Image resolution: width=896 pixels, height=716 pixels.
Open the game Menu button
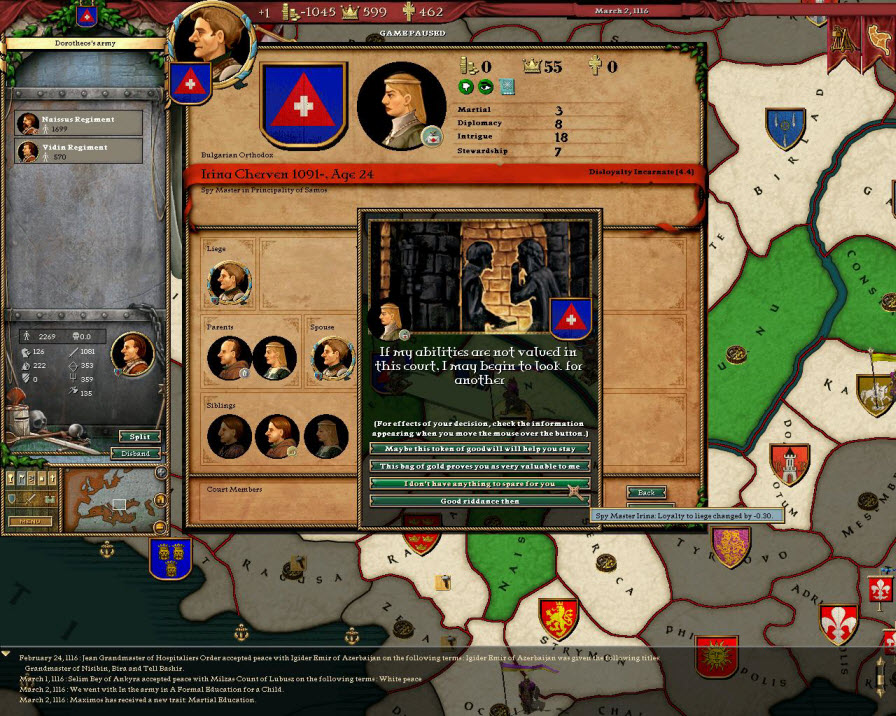30,521
